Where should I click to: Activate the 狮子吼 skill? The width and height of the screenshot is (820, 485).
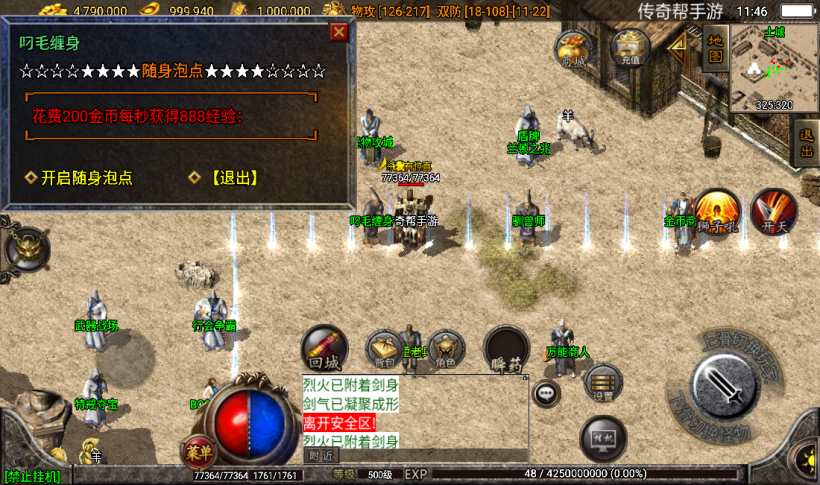click(717, 213)
